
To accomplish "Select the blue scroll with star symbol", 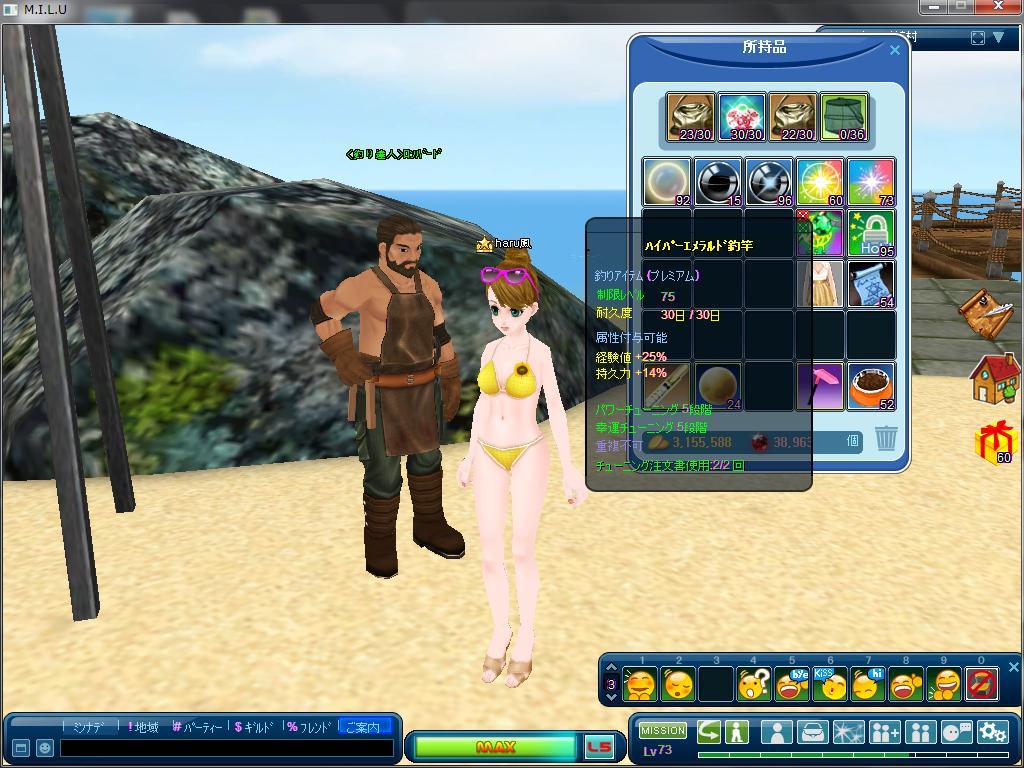I will [x=871, y=284].
